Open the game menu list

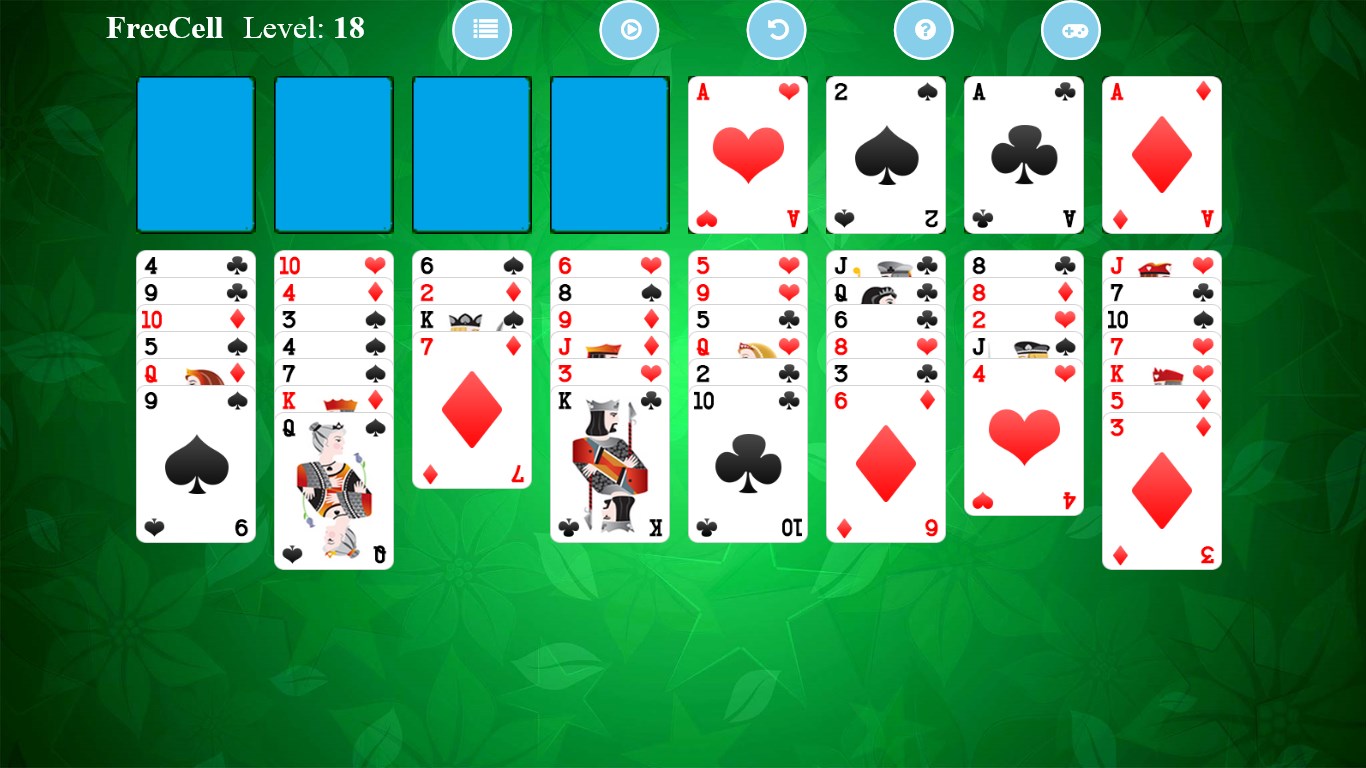tap(482, 30)
